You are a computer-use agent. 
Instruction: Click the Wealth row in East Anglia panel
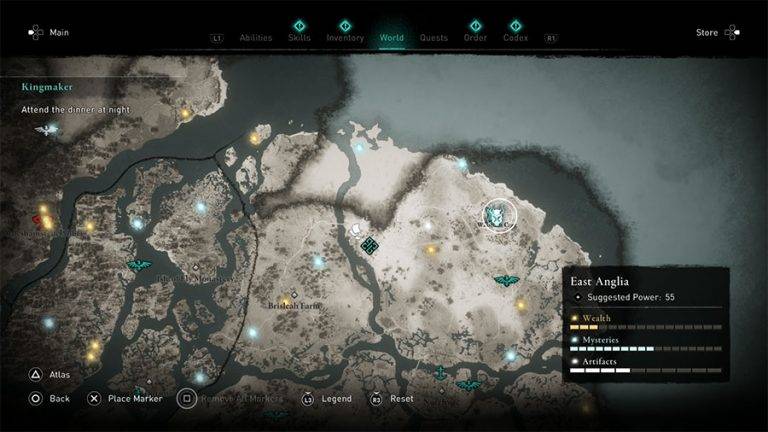coord(646,322)
